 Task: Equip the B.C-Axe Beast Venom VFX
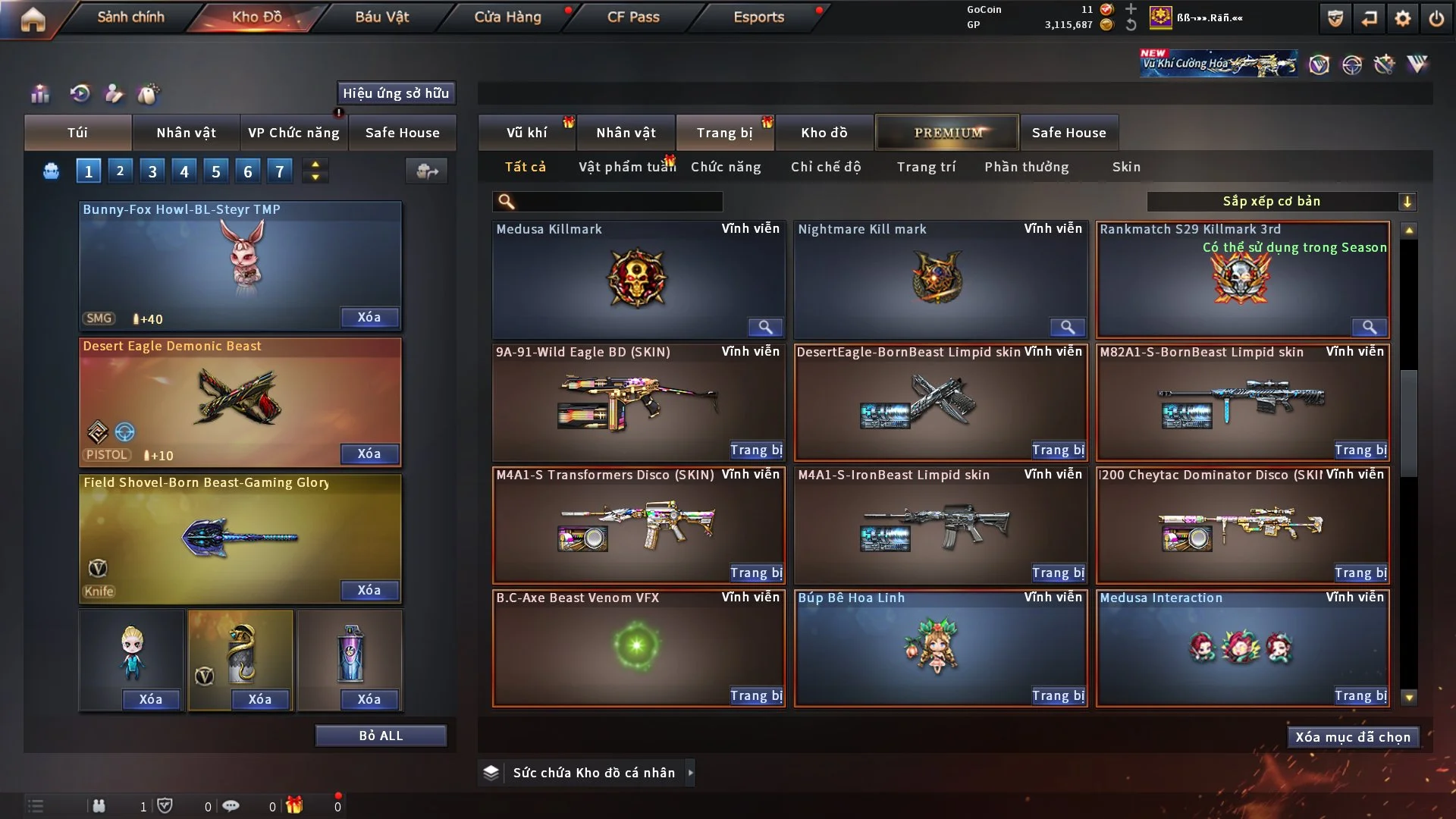click(x=756, y=696)
